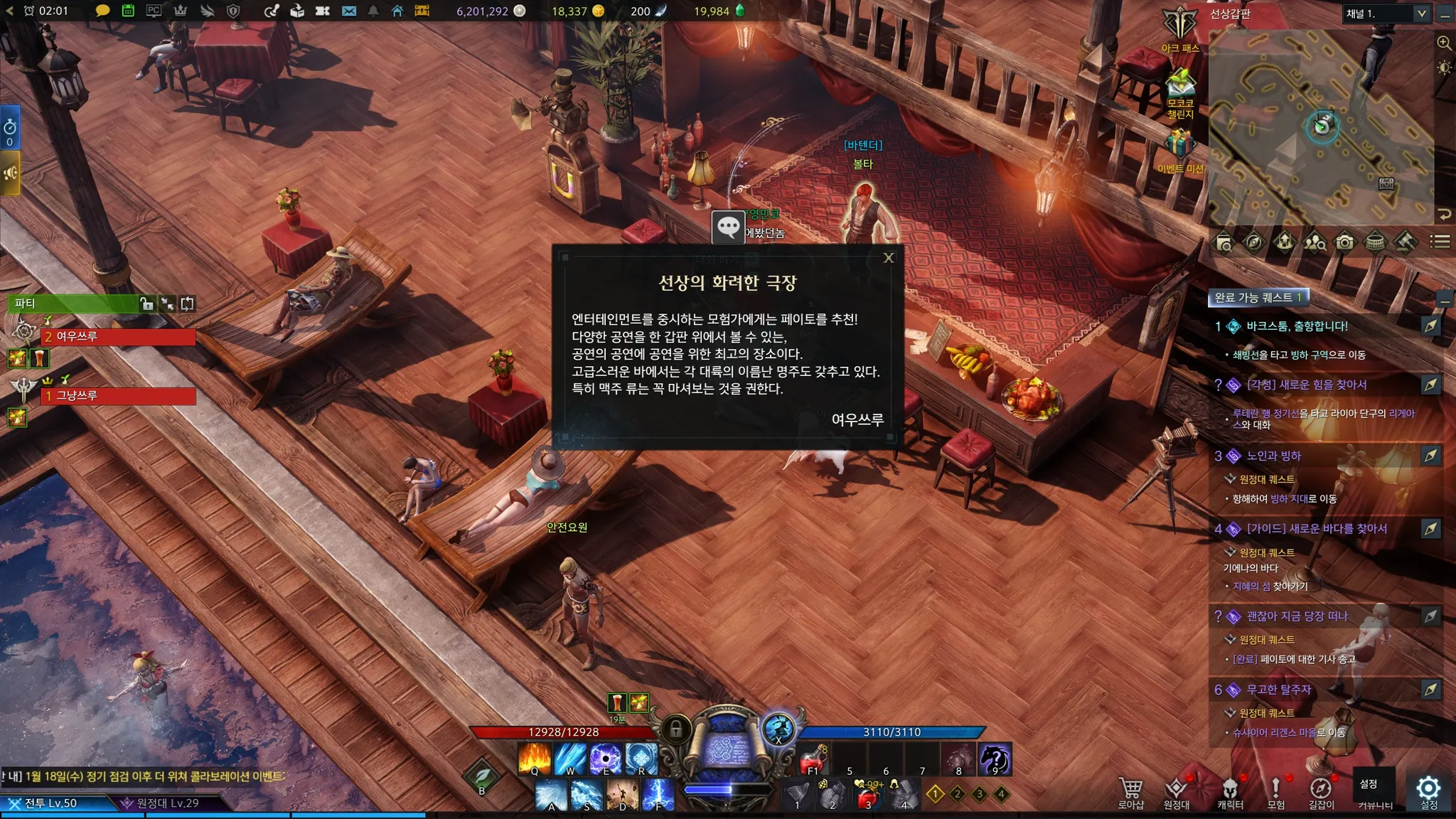Close the 선상의 화려한 극장 dialog
1456x819 pixels.
pos(889,258)
